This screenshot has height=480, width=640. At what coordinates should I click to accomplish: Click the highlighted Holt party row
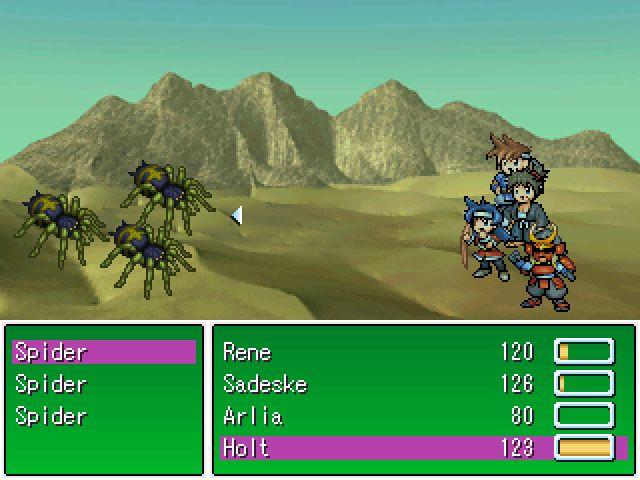422,448
